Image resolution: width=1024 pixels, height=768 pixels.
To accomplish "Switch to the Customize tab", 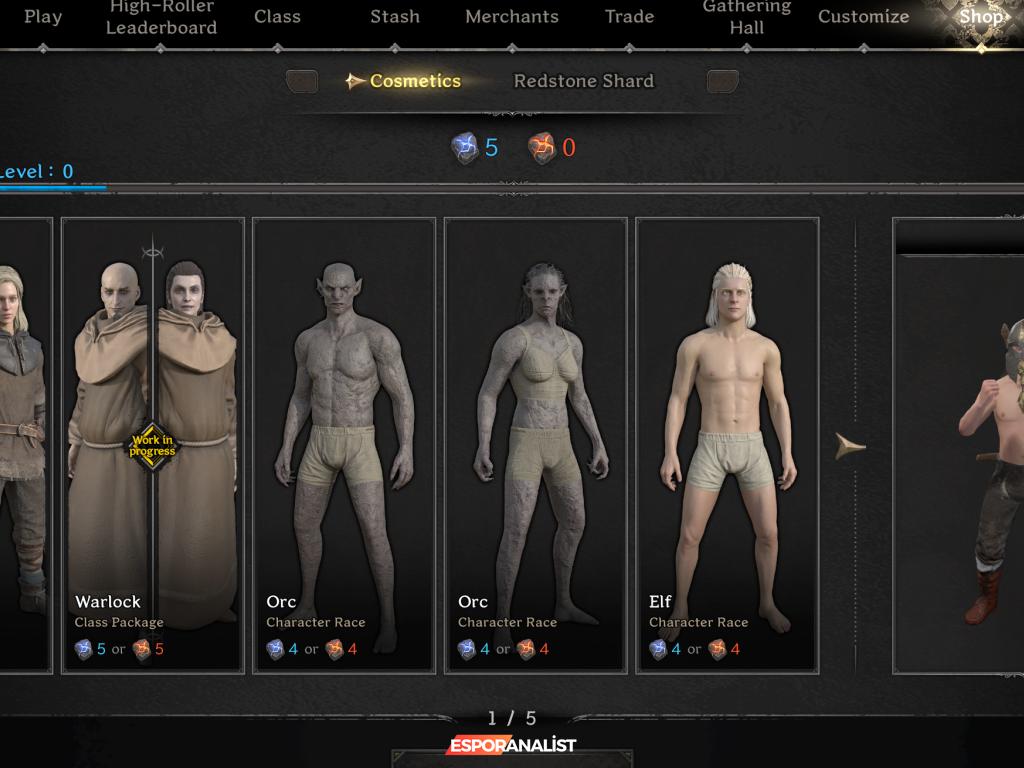I will coord(863,17).
